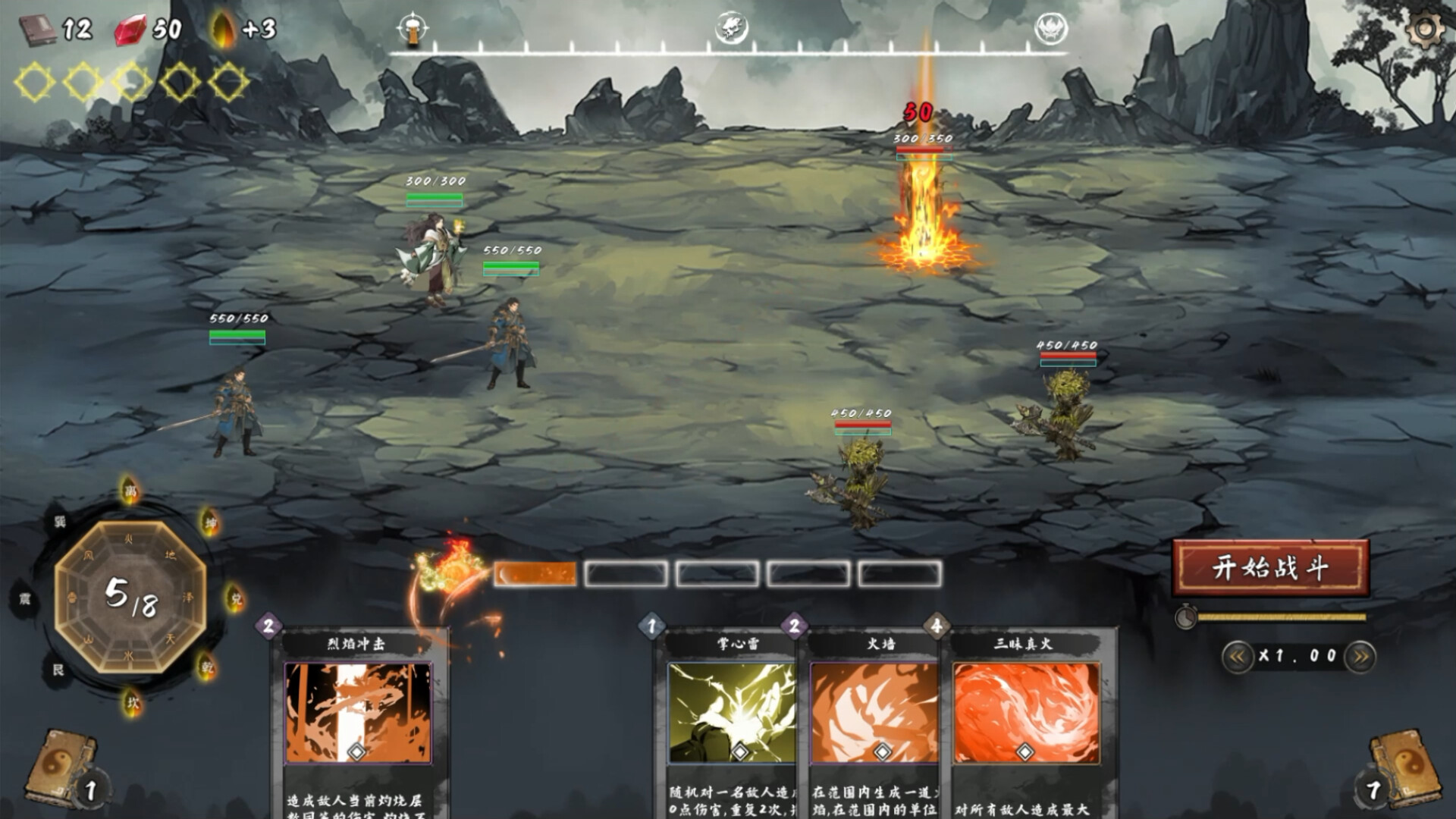The image size is (1456, 819).
Task: Click the 离 trigram flame symbol
Action: click(131, 491)
